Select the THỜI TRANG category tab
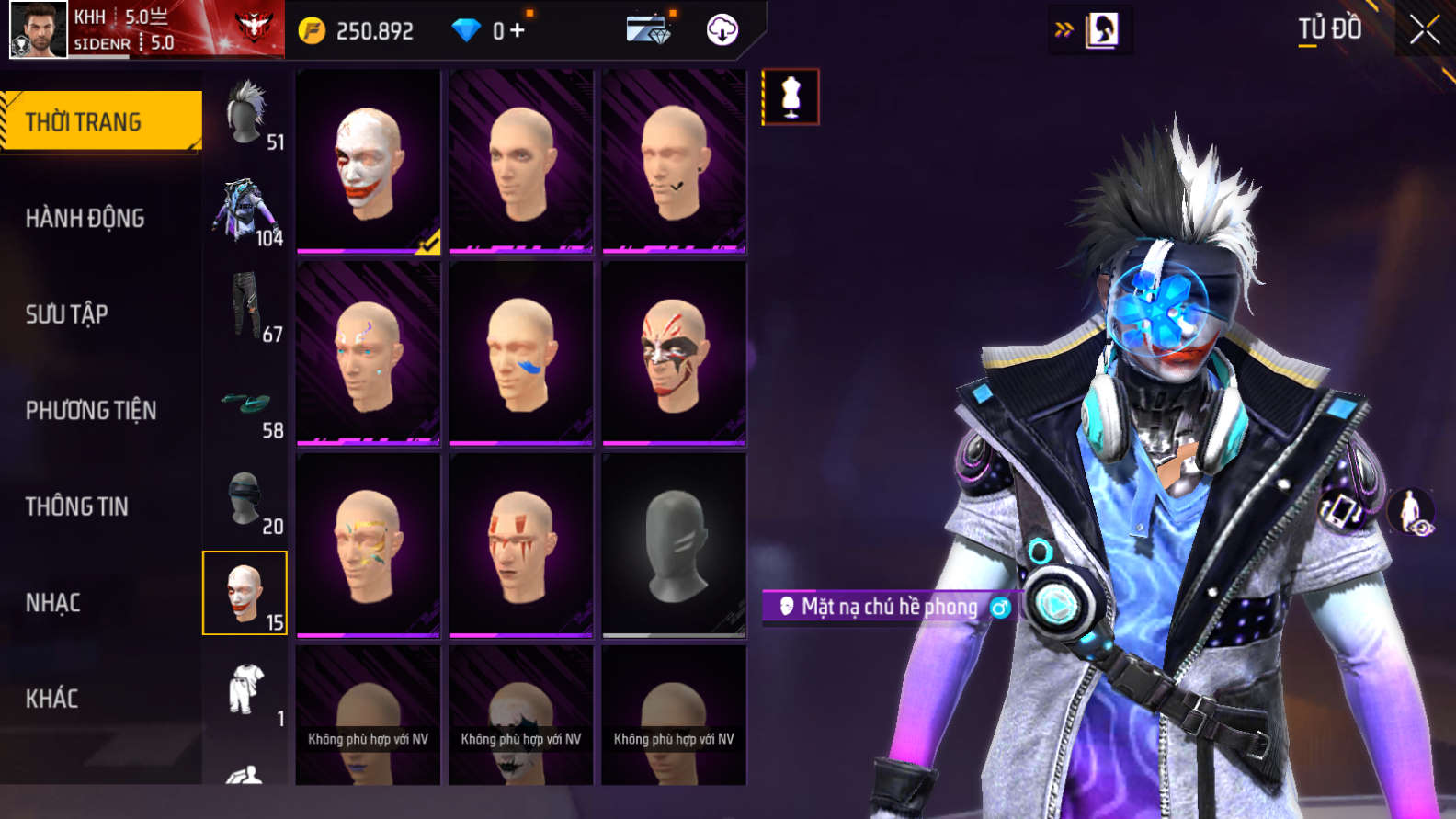 (101, 121)
